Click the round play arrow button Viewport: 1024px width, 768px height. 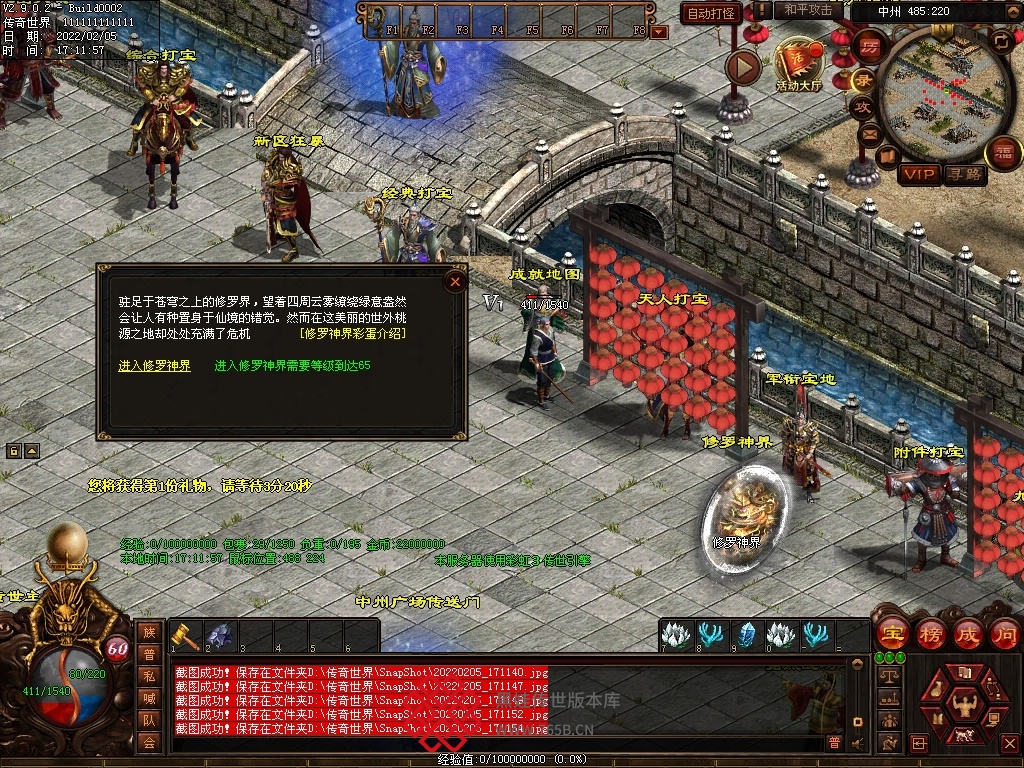tap(743, 67)
